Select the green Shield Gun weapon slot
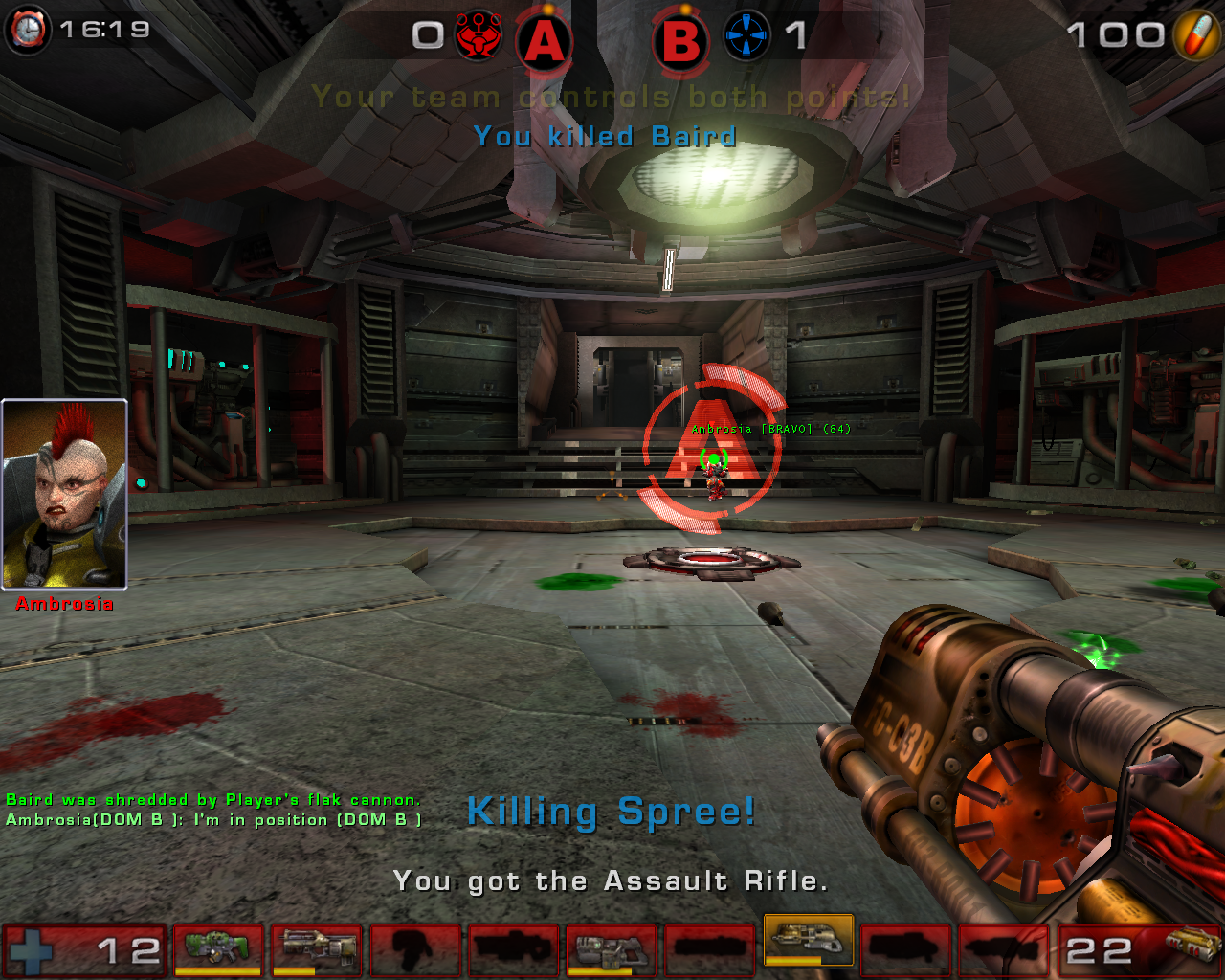1225x980 pixels. click(x=217, y=948)
